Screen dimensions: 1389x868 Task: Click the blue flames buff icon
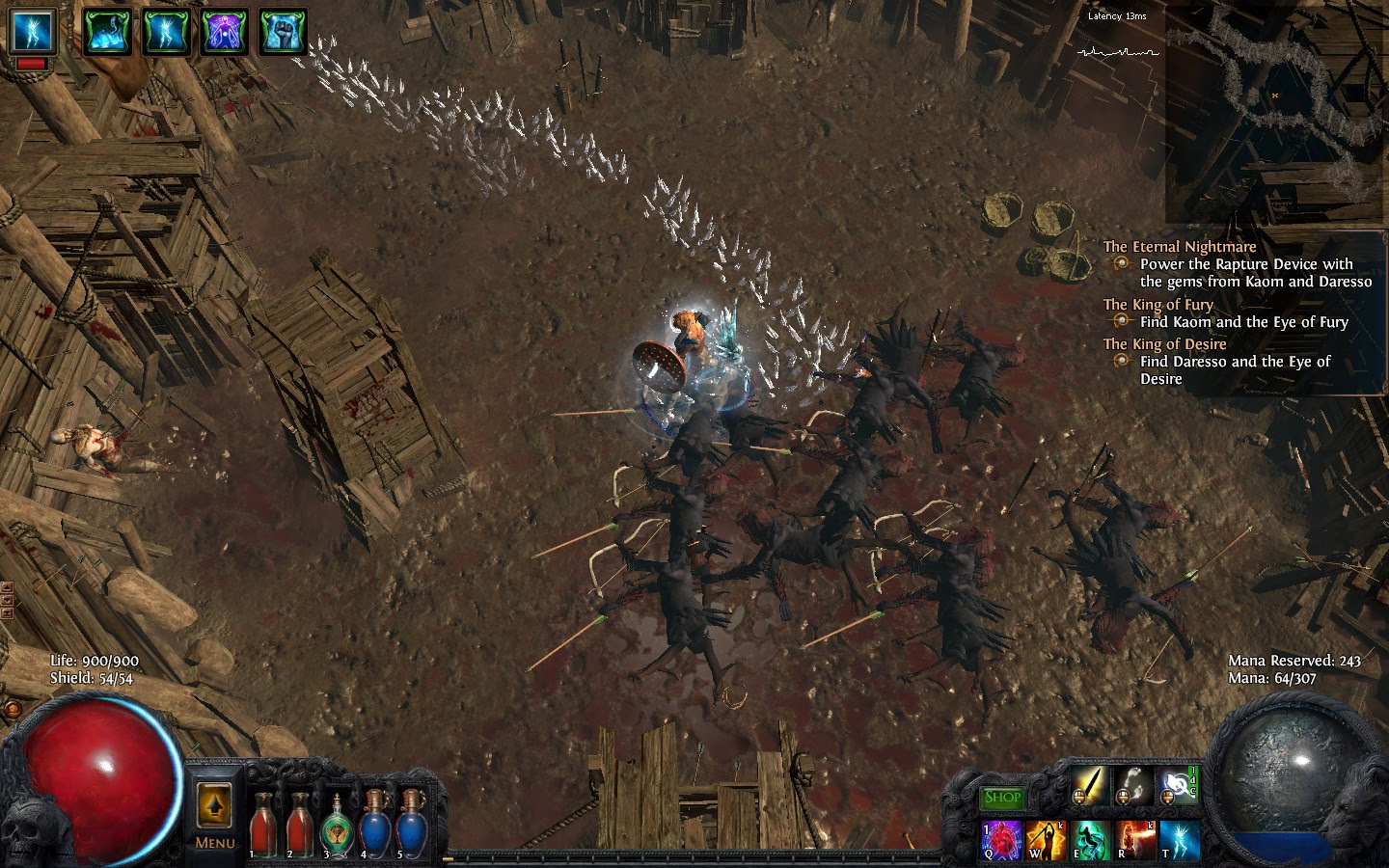point(105,32)
